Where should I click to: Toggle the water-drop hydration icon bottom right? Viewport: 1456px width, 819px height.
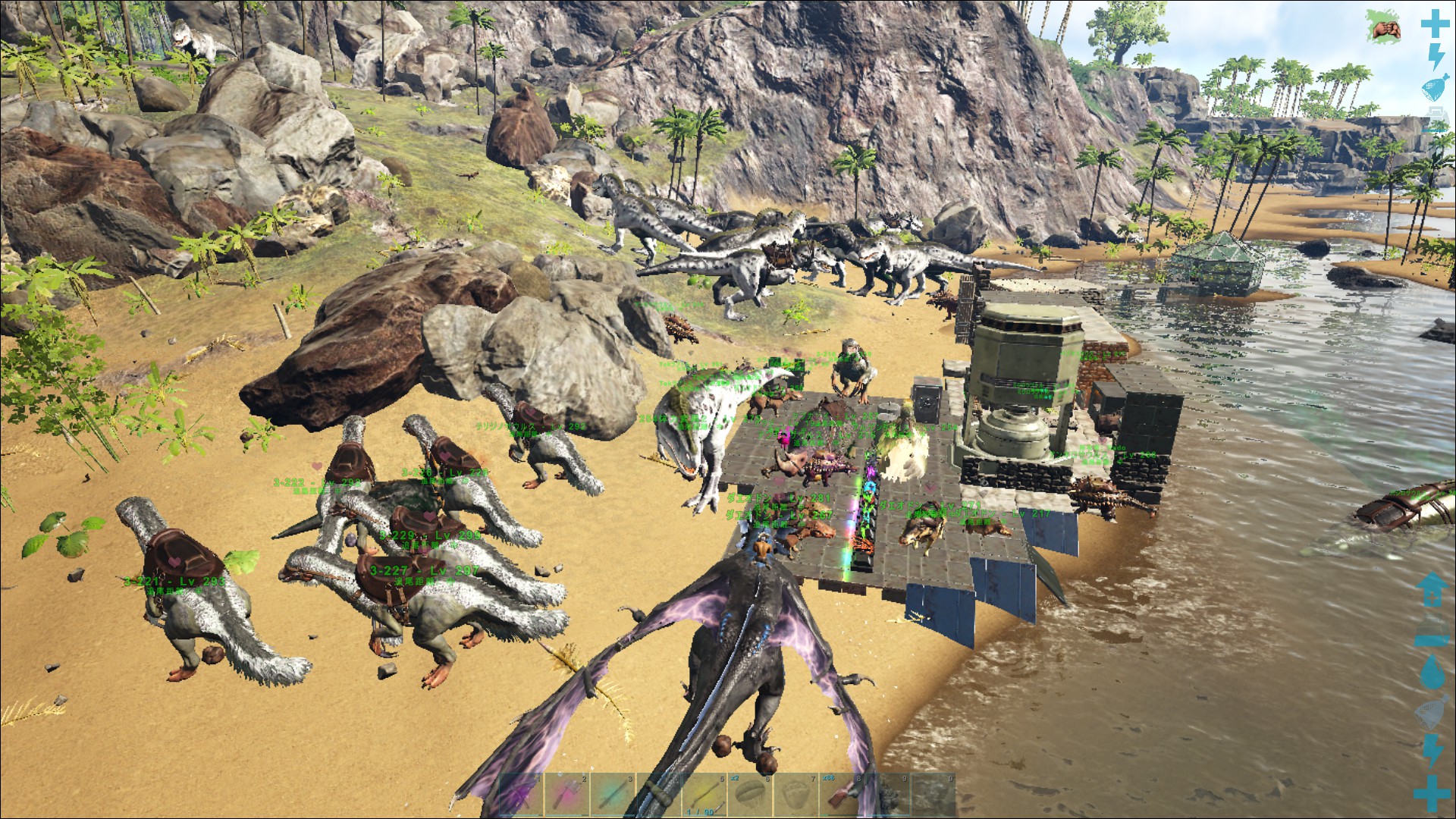1432,672
